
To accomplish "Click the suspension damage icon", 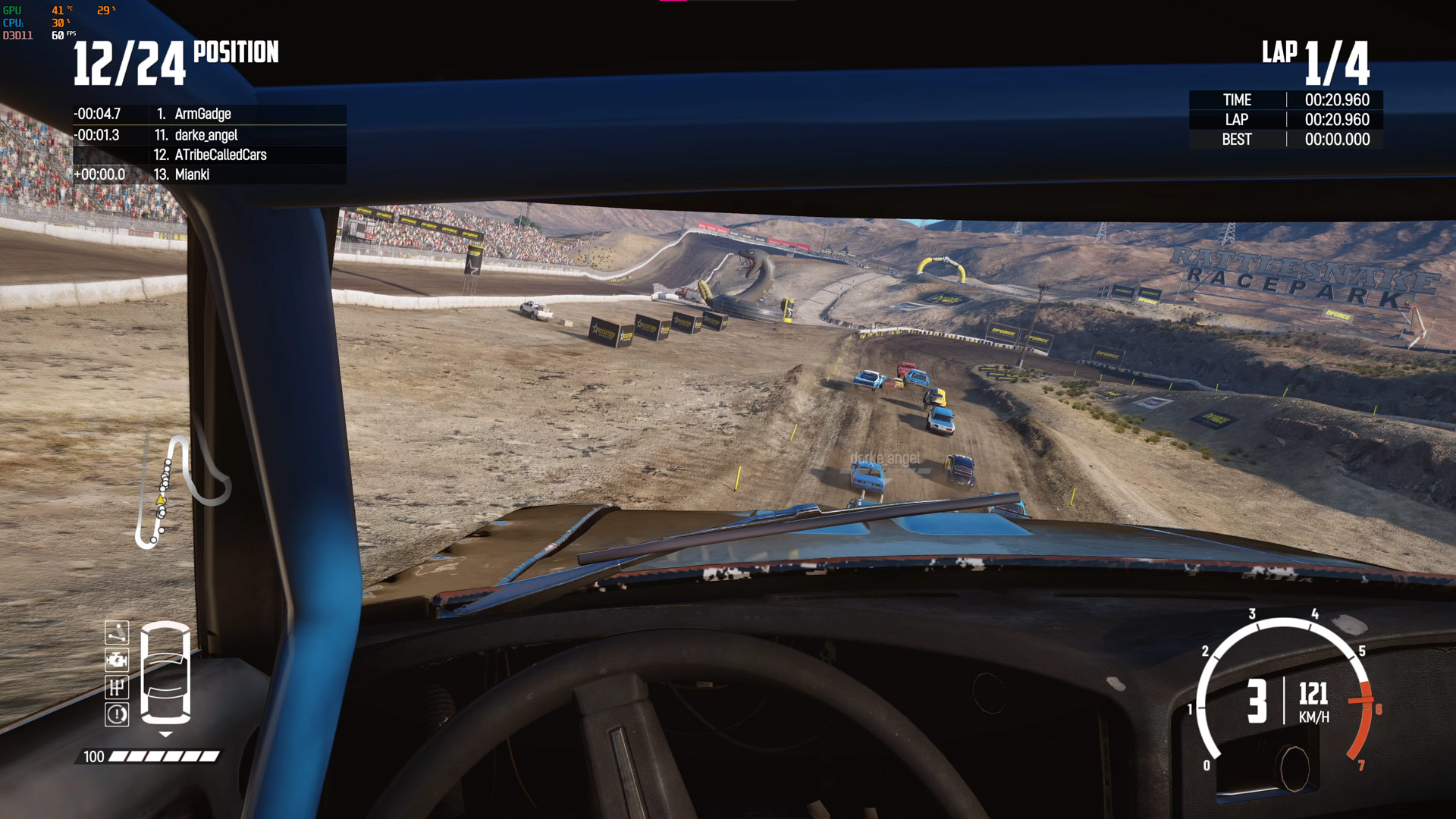I will [x=117, y=632].
